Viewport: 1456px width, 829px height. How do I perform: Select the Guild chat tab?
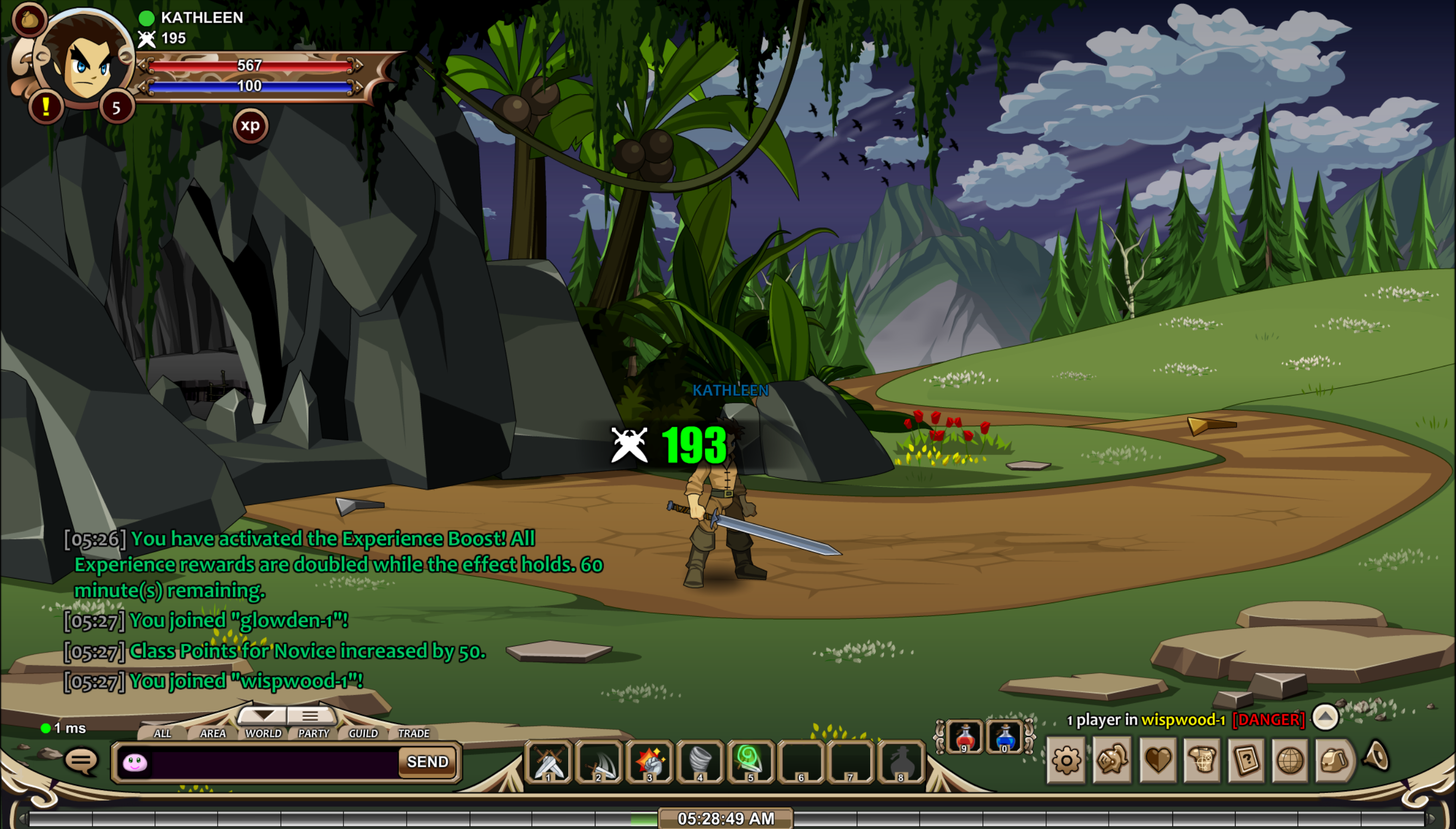pos(363,733)
